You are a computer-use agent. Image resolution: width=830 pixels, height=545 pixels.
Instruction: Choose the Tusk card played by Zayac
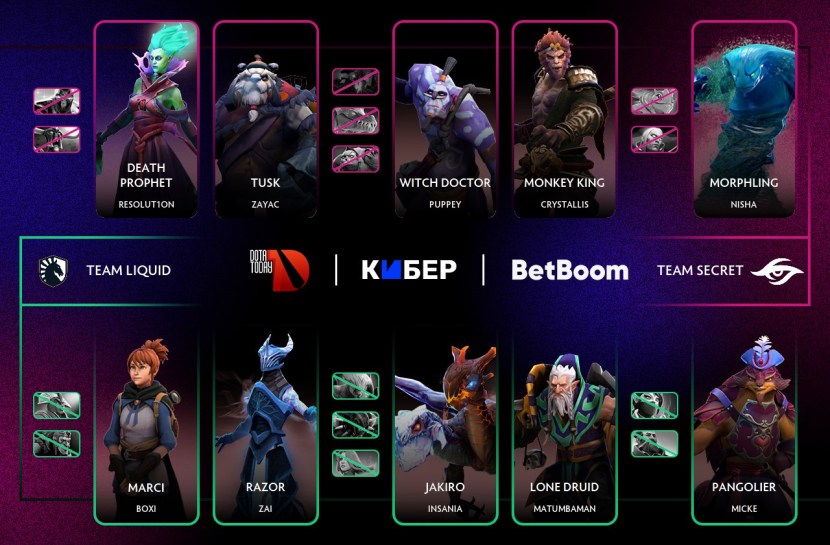point(266,120)
